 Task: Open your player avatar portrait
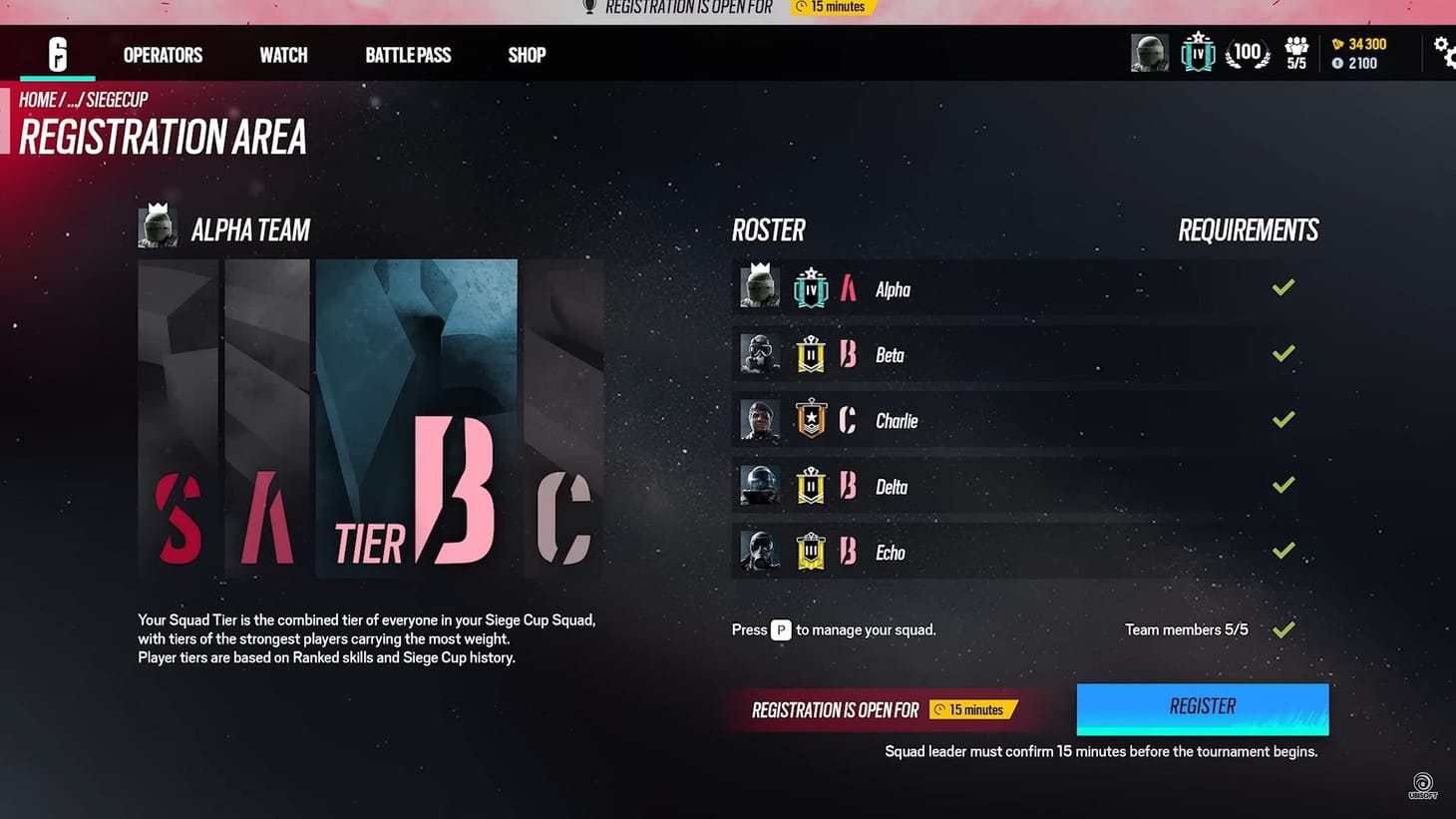tap(1149, 52)
